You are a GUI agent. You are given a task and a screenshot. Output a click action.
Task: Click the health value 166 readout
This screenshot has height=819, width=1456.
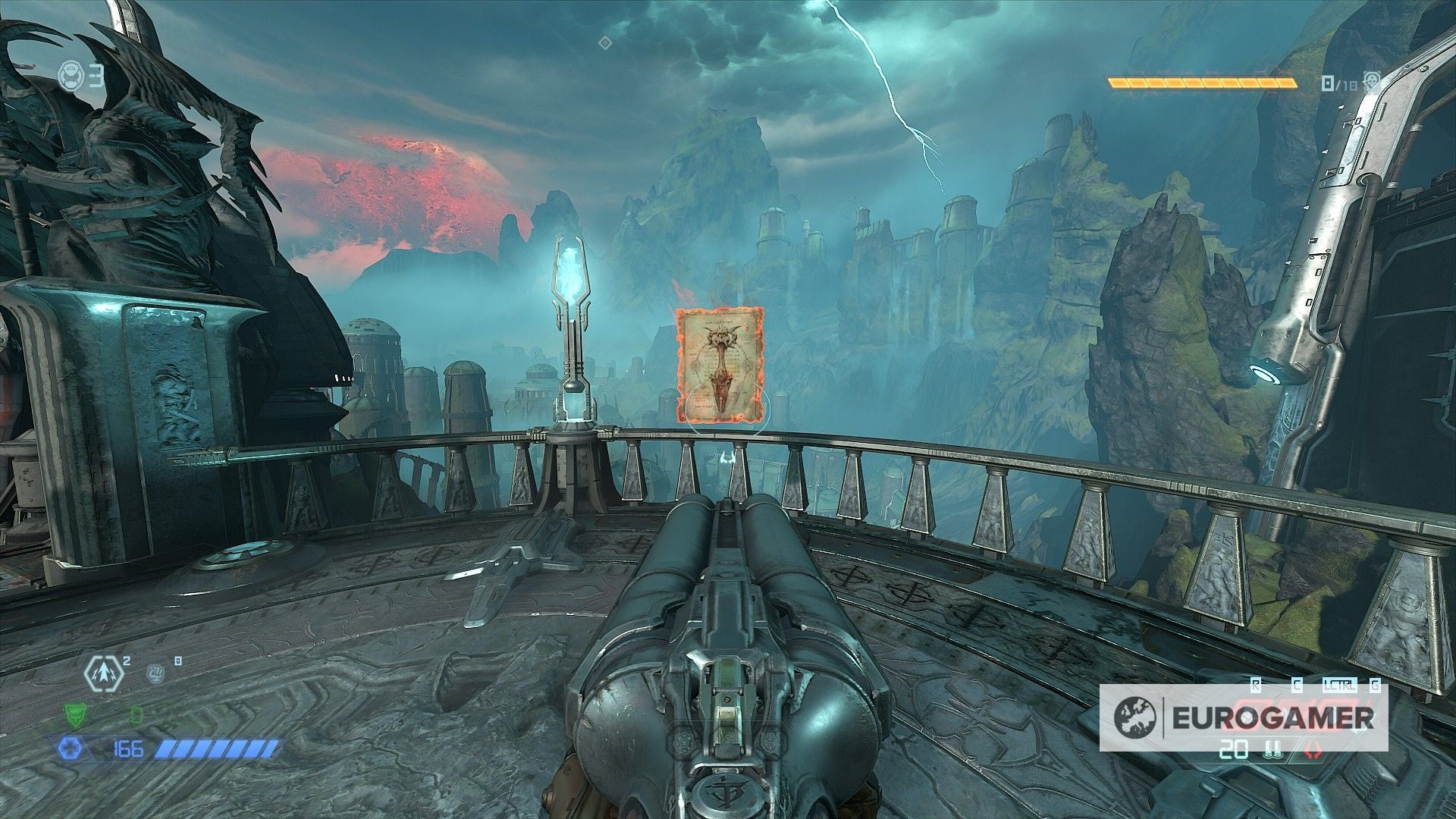[x=129, y=750]
